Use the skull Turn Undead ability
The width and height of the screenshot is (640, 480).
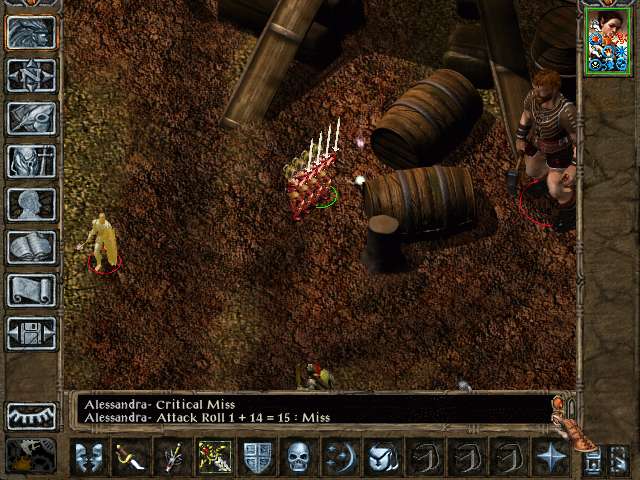coord(300,458)
